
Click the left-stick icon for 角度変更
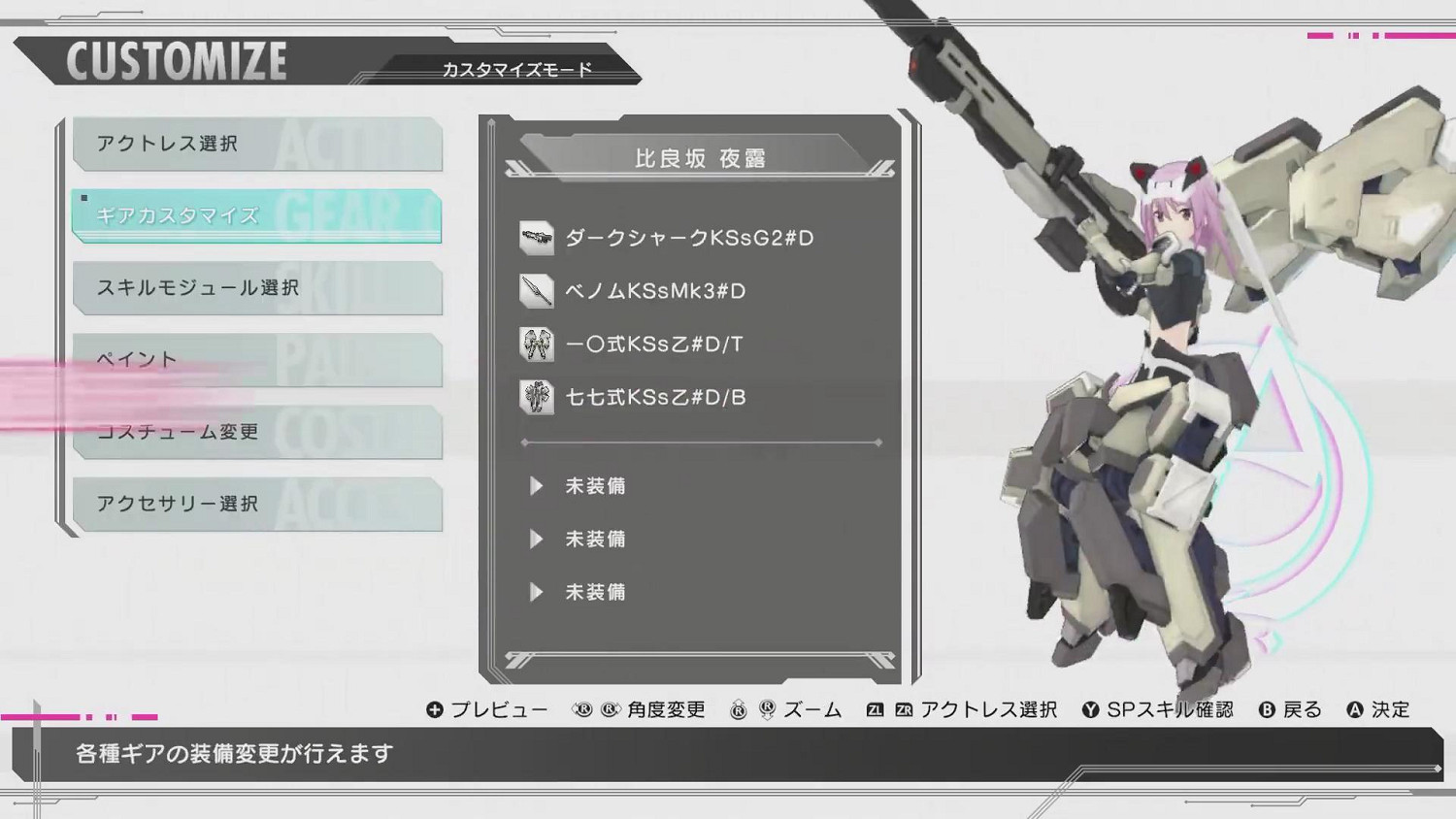coord(583,709)
